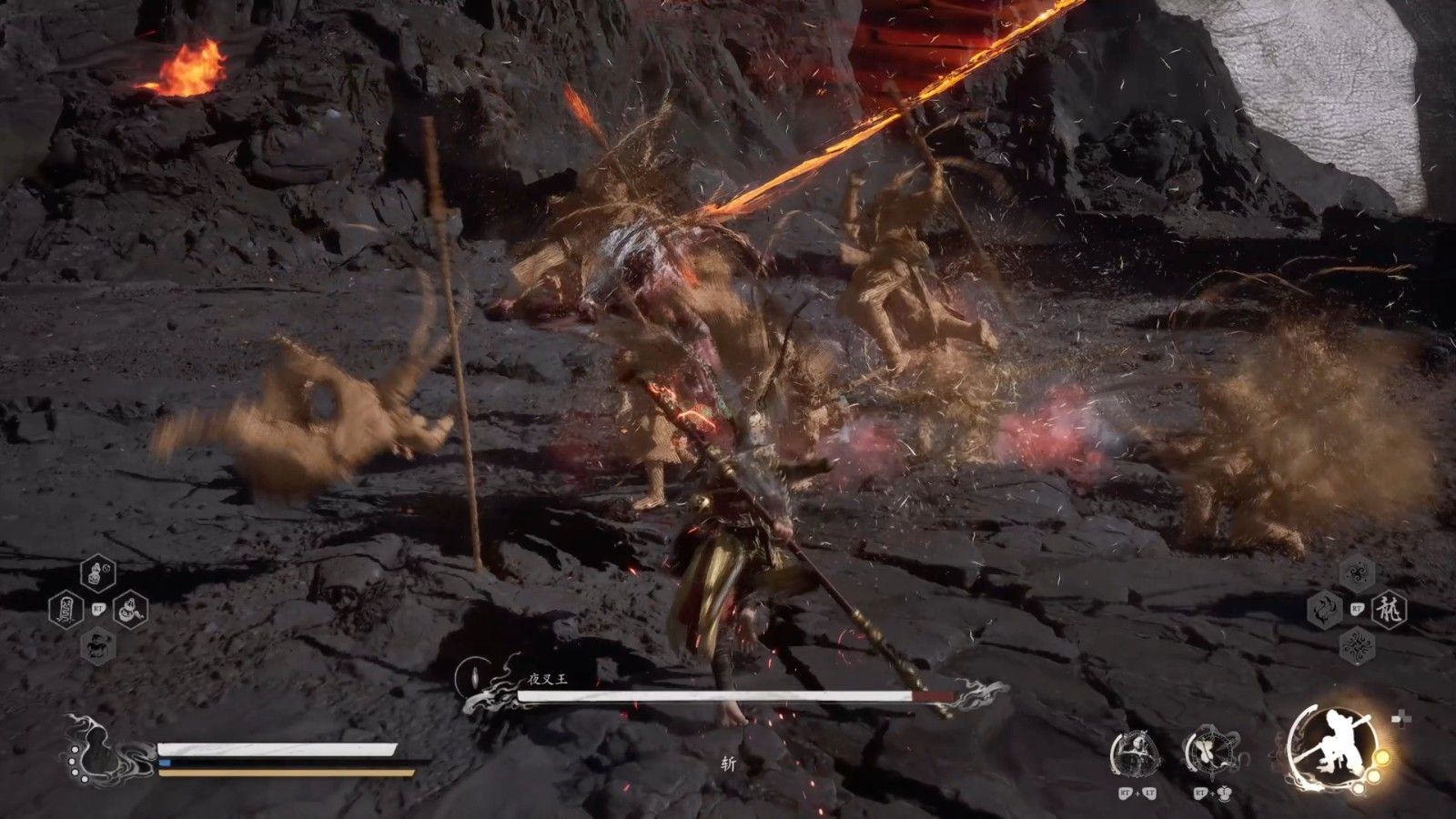Viewport: 1456px width, 819px height.
Task: Click the top swirl pattern spell hexagon
Action: tap(1357, 573)
